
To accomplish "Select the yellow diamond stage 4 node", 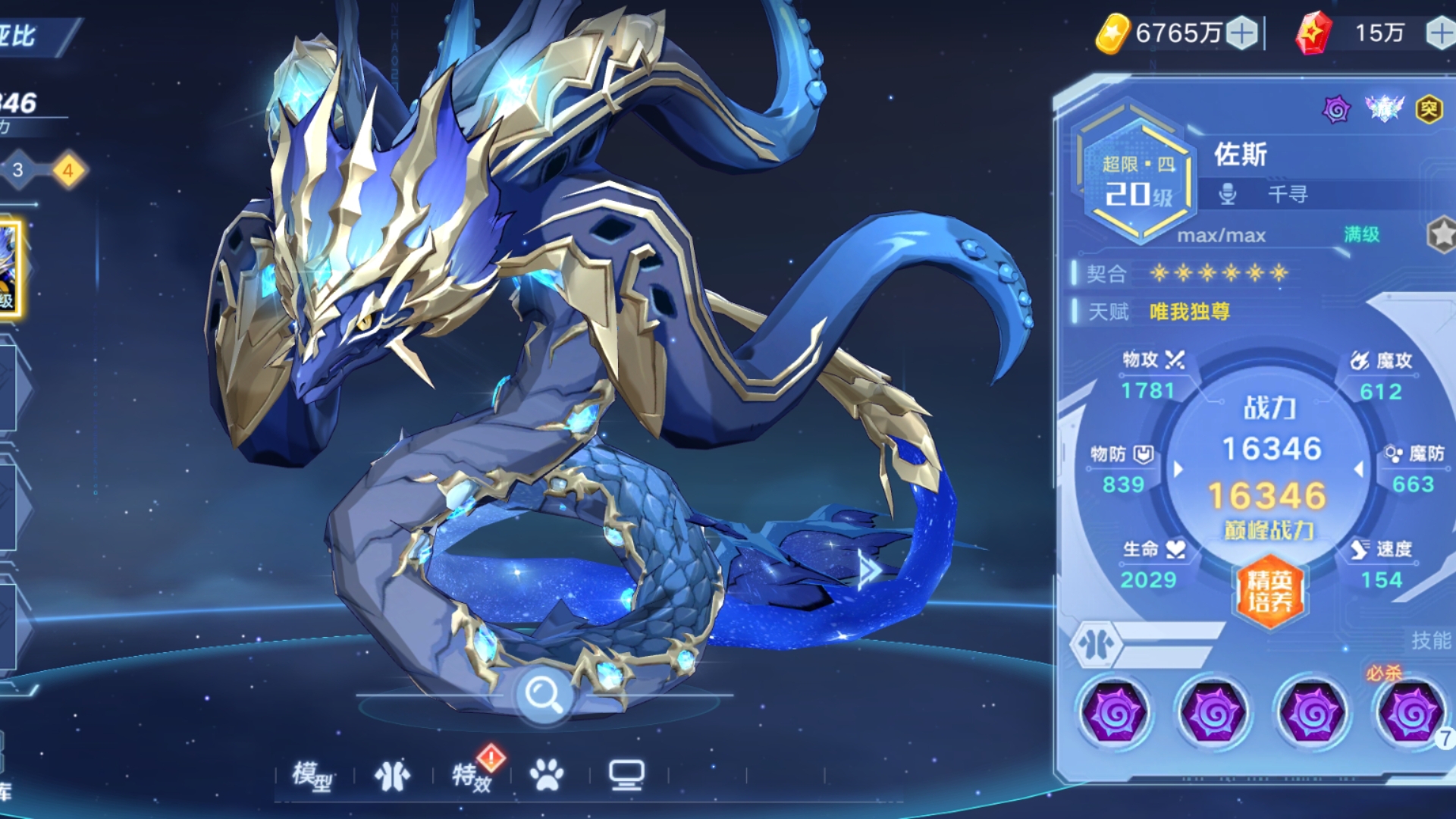I will 68,171.
